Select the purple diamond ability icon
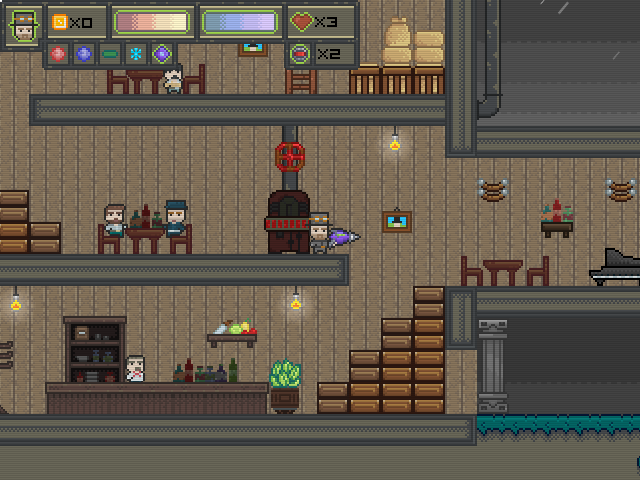This screenshot has height=480, width=640. pyautogui.click(x=161, y=54)
